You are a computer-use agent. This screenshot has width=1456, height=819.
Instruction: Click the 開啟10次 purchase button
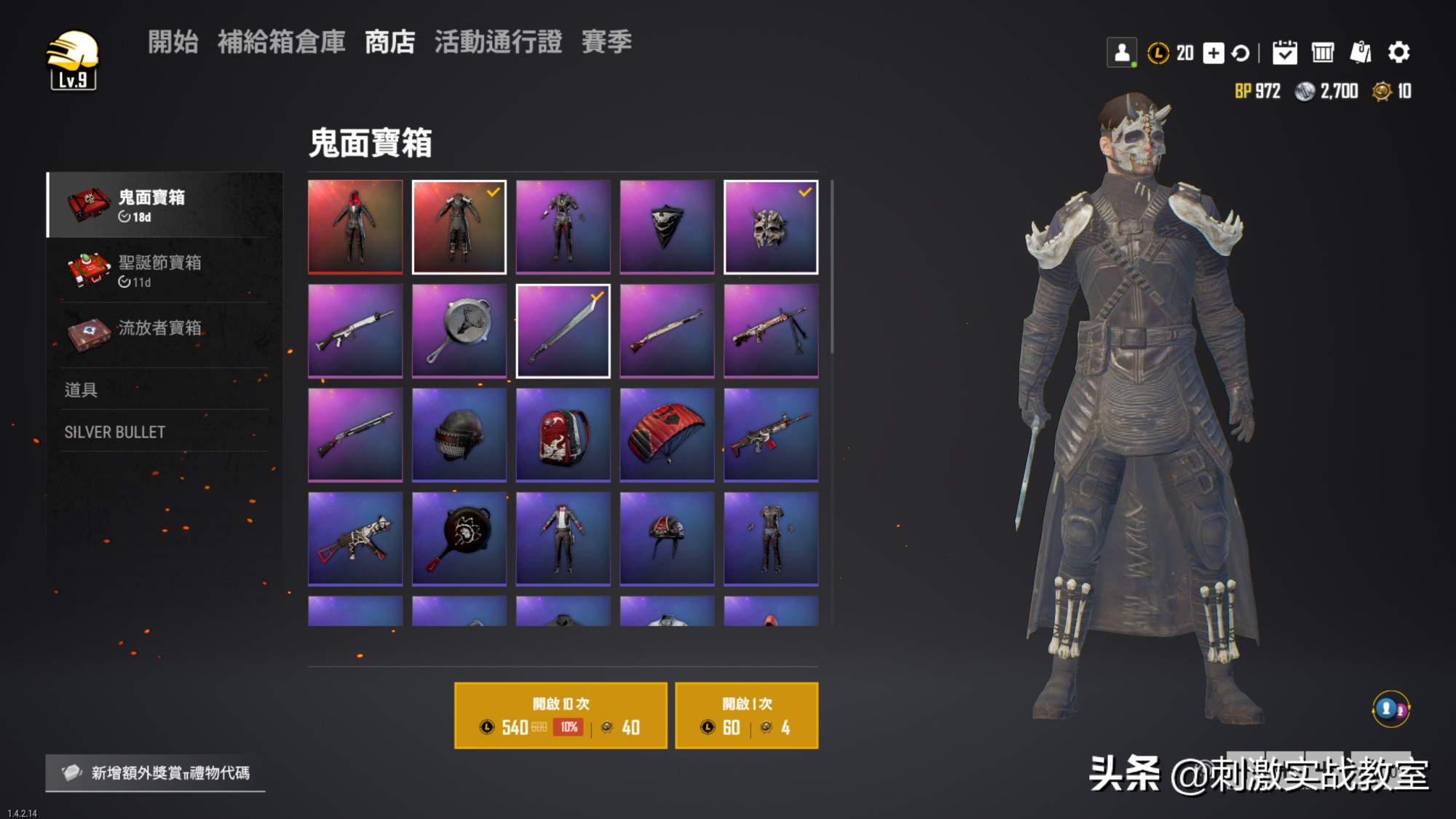point(560,715)
